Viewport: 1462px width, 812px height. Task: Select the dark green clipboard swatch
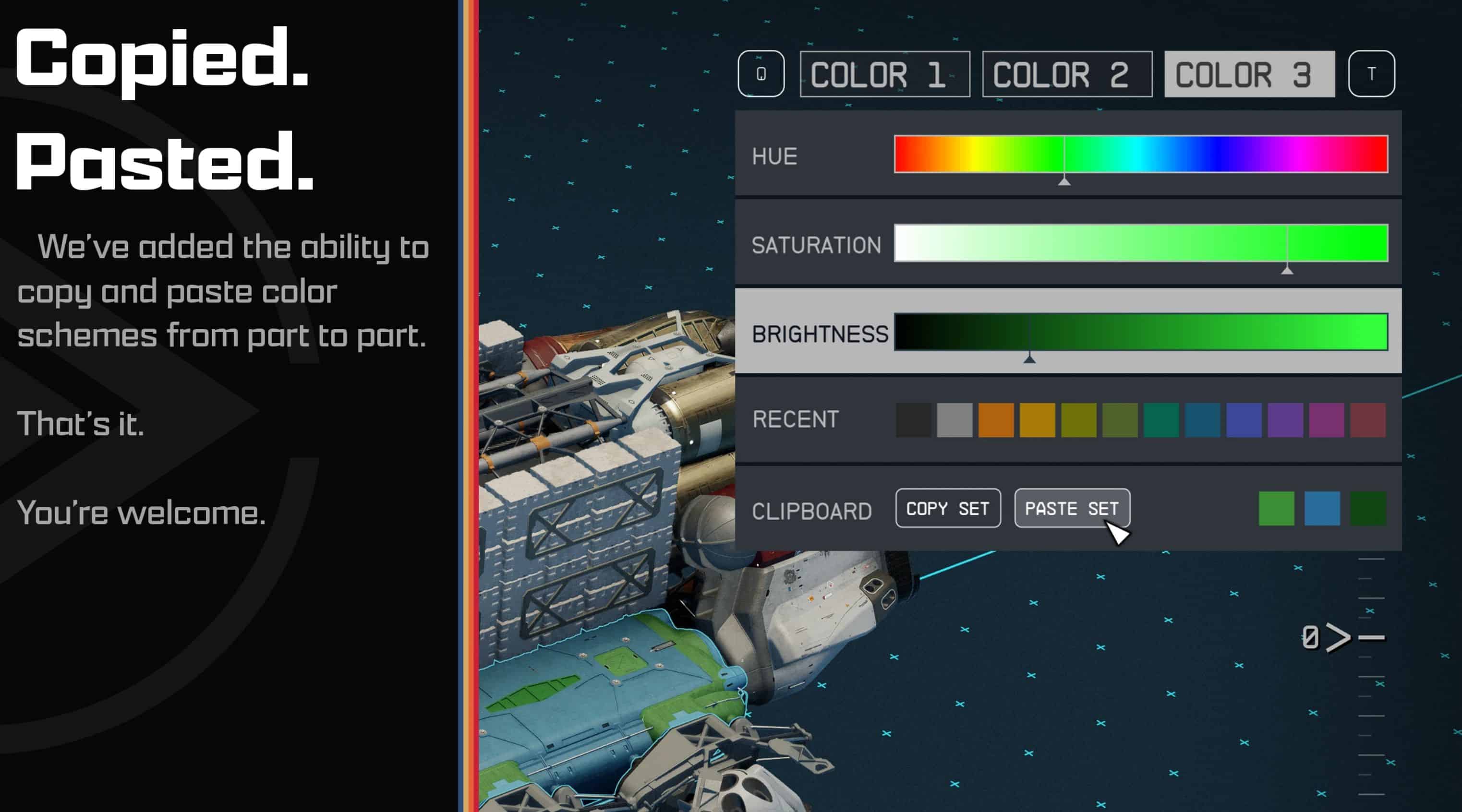coord(1368,508)
